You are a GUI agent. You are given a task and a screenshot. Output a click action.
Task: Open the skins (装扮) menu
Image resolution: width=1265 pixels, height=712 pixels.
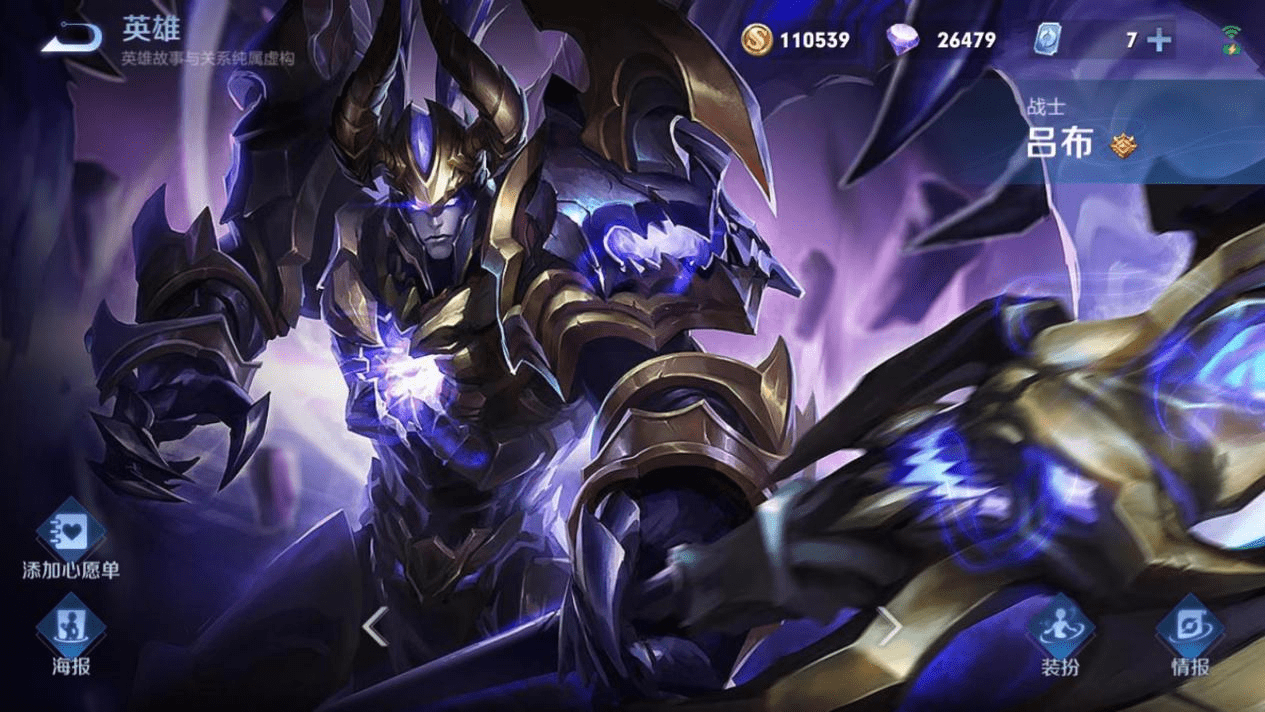point(1060,628)
